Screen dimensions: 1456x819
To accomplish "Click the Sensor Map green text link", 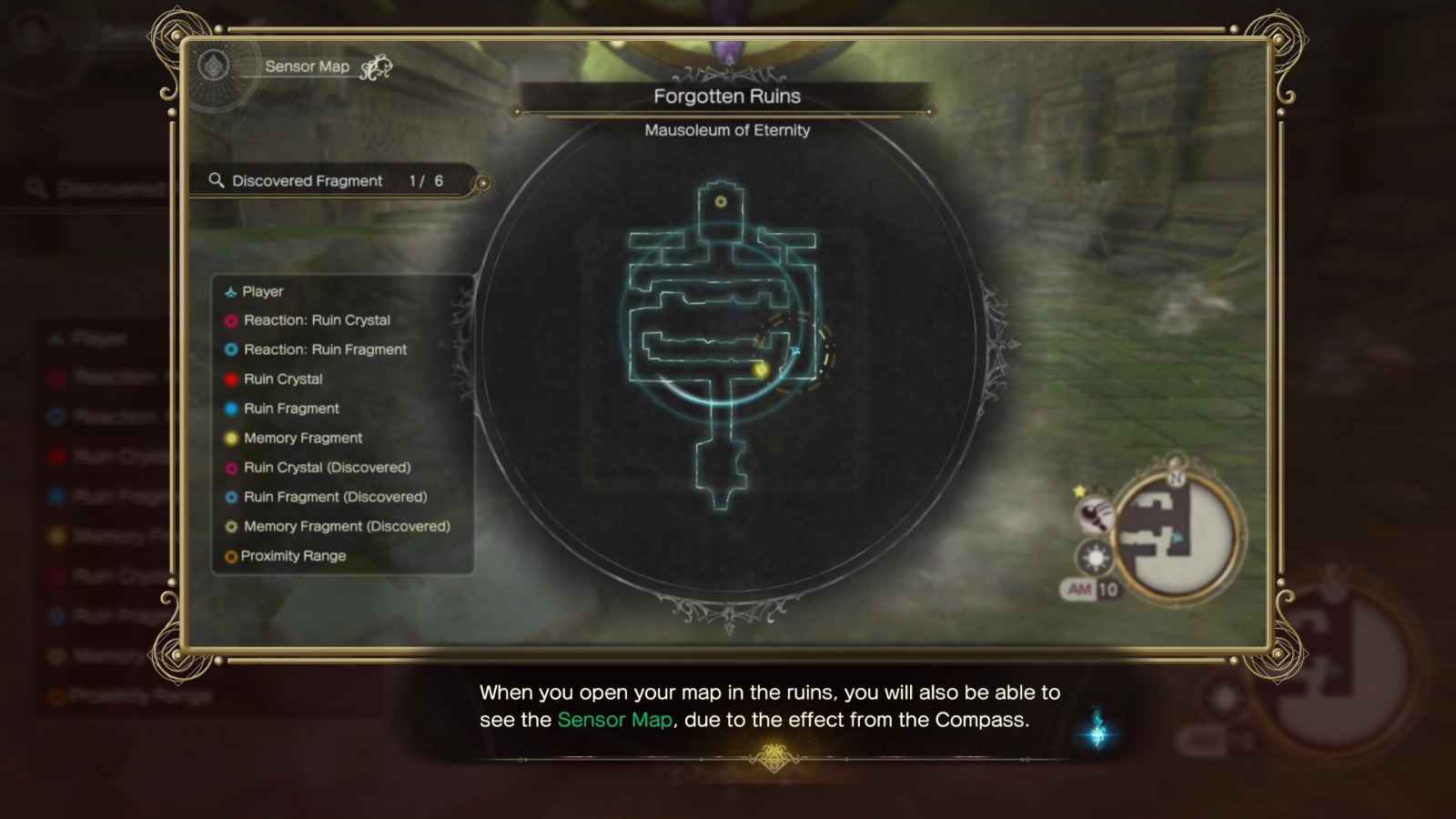I will pyautogui.click(x=615, y=720).
